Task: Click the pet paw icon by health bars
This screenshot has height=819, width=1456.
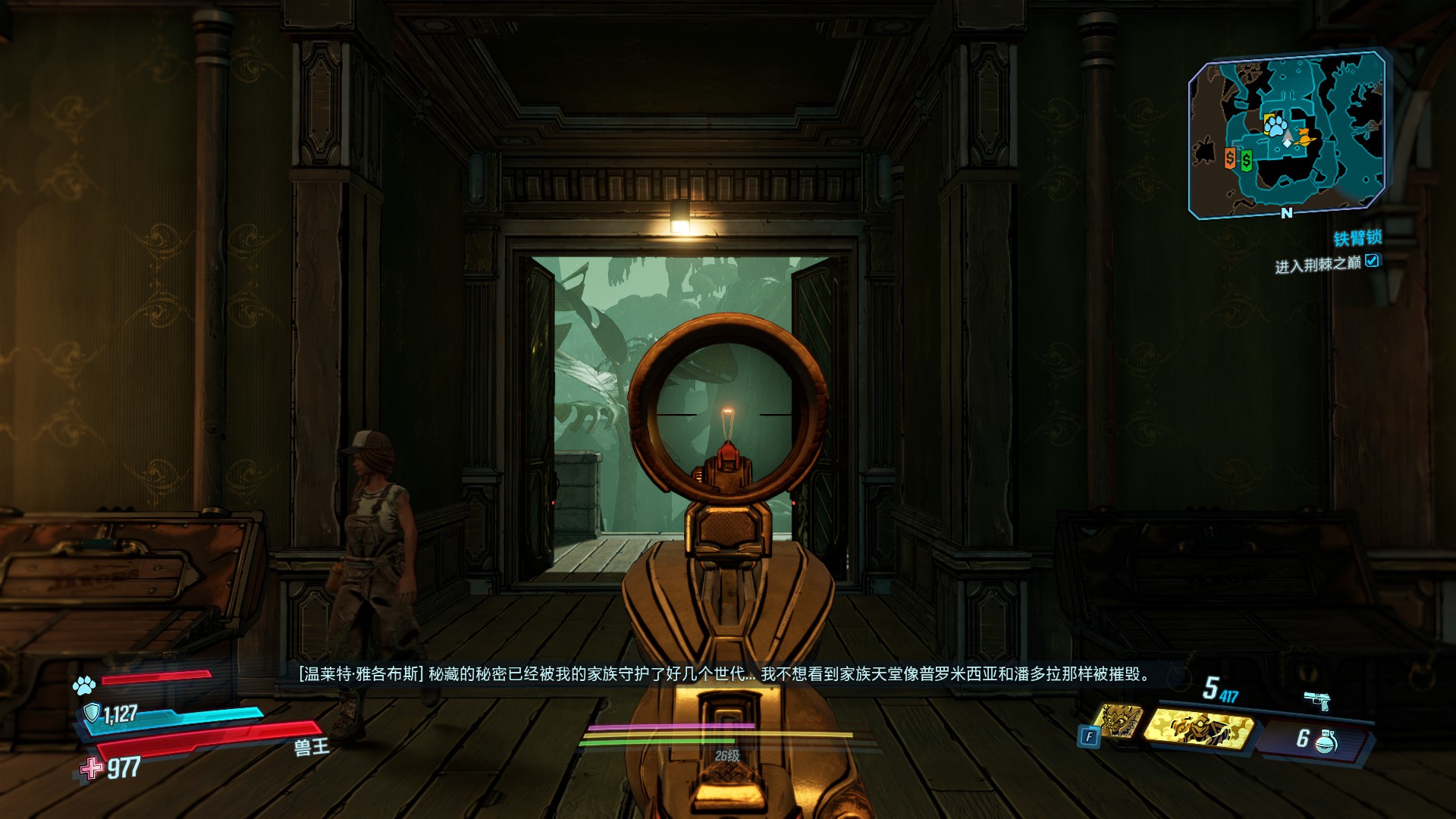Action: 84,686
